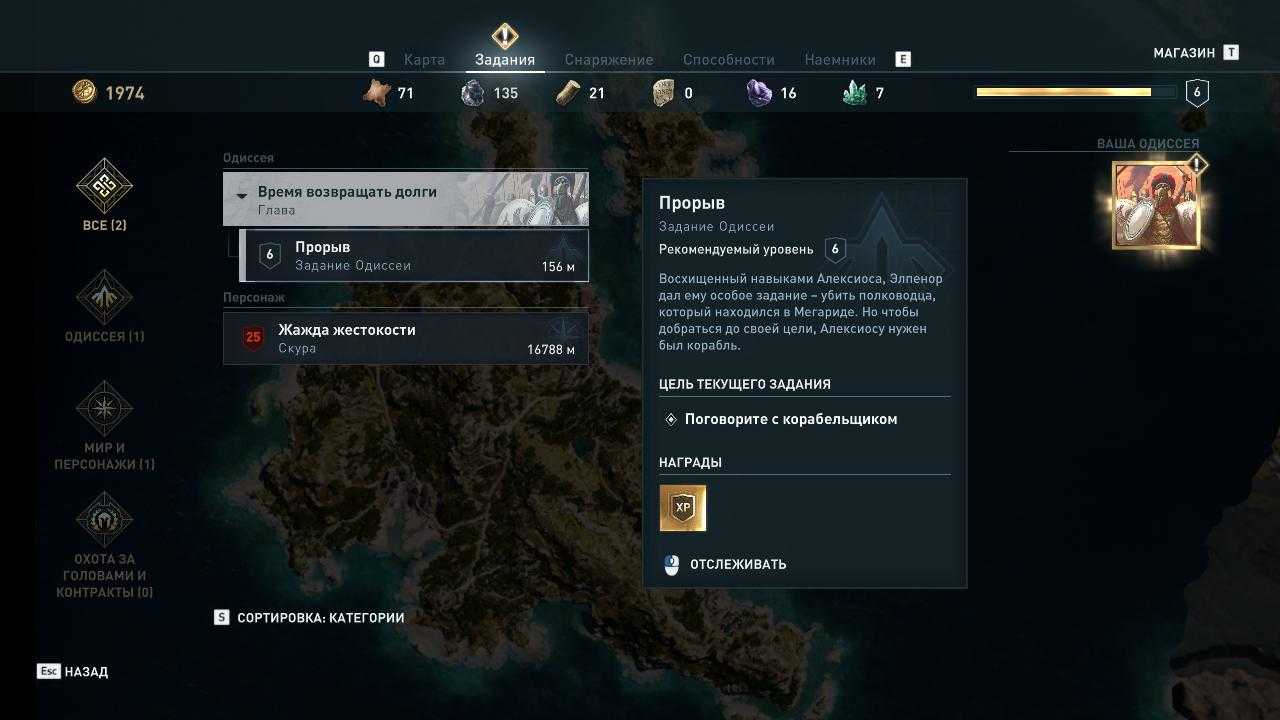Viewport: 1280px width, 720px height.
Task: Go to the Наемники tab
Action: [x=839, y=60]
